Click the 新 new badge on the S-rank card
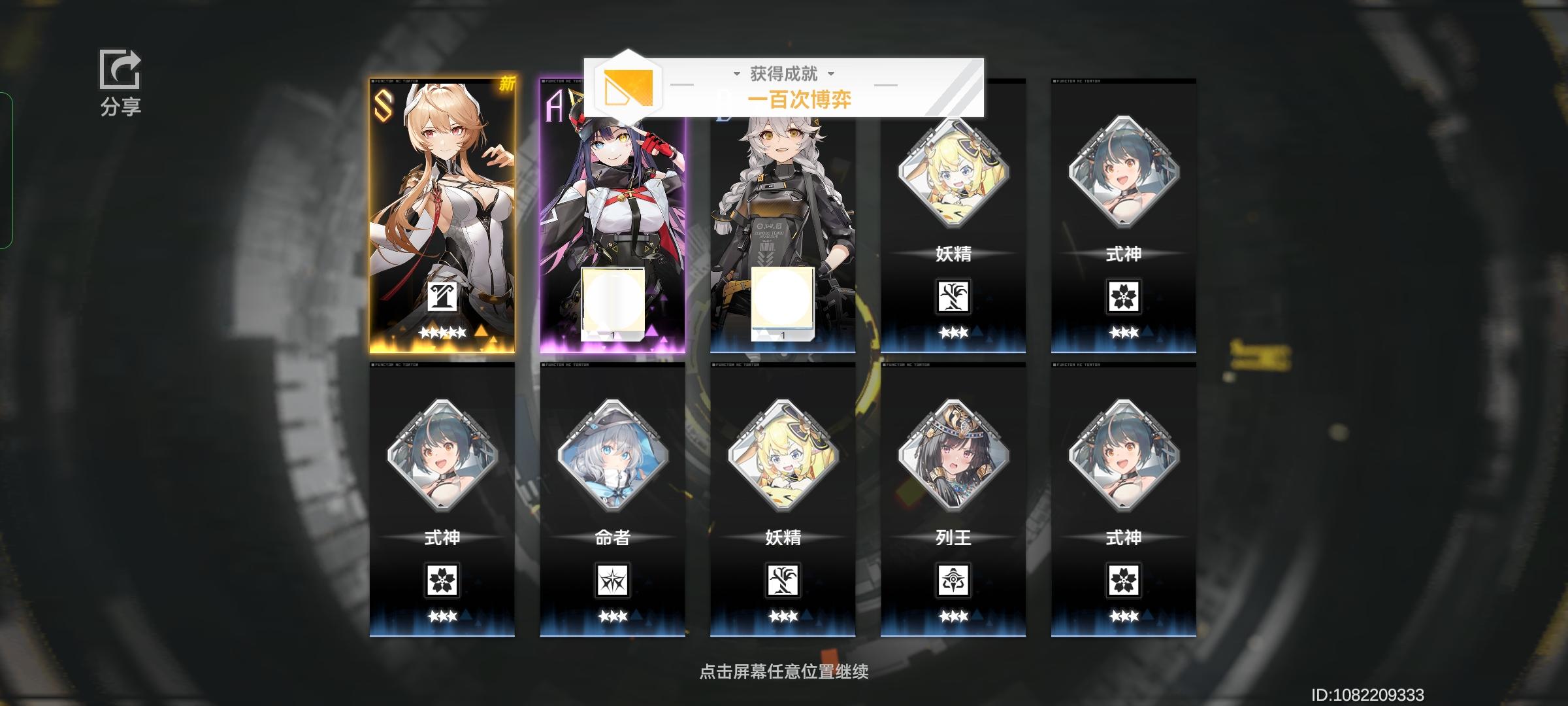 (509, 84)
